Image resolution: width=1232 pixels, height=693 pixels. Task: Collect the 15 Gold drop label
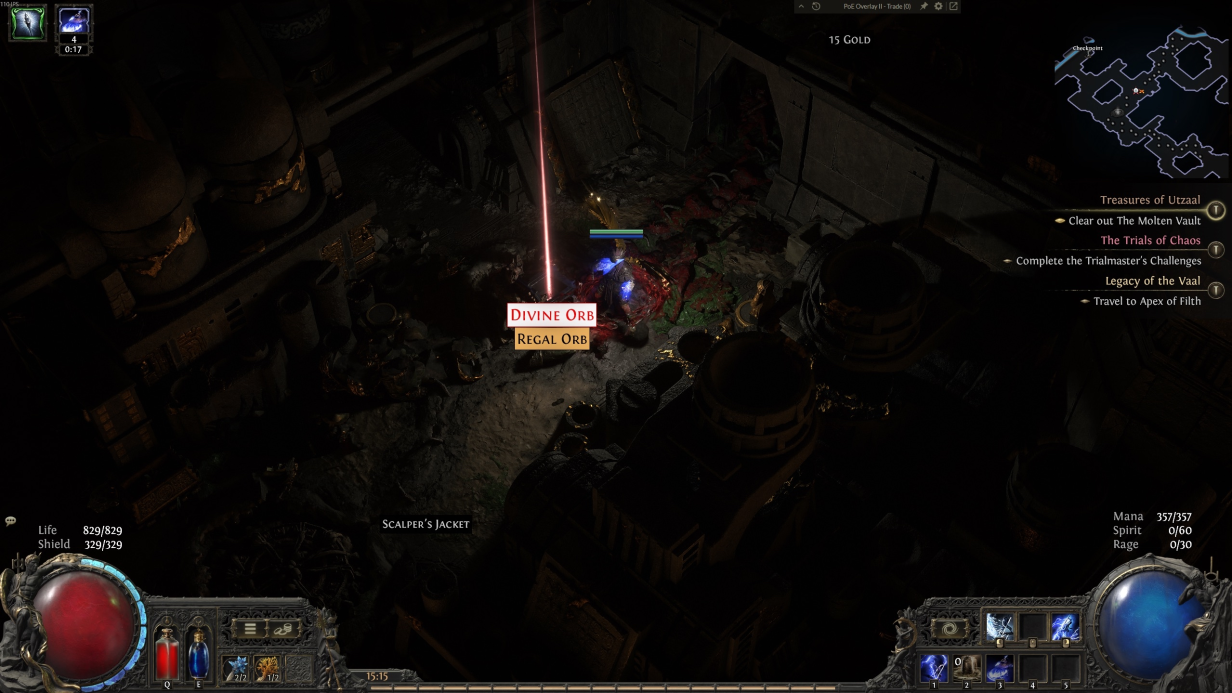click(849, 40)
